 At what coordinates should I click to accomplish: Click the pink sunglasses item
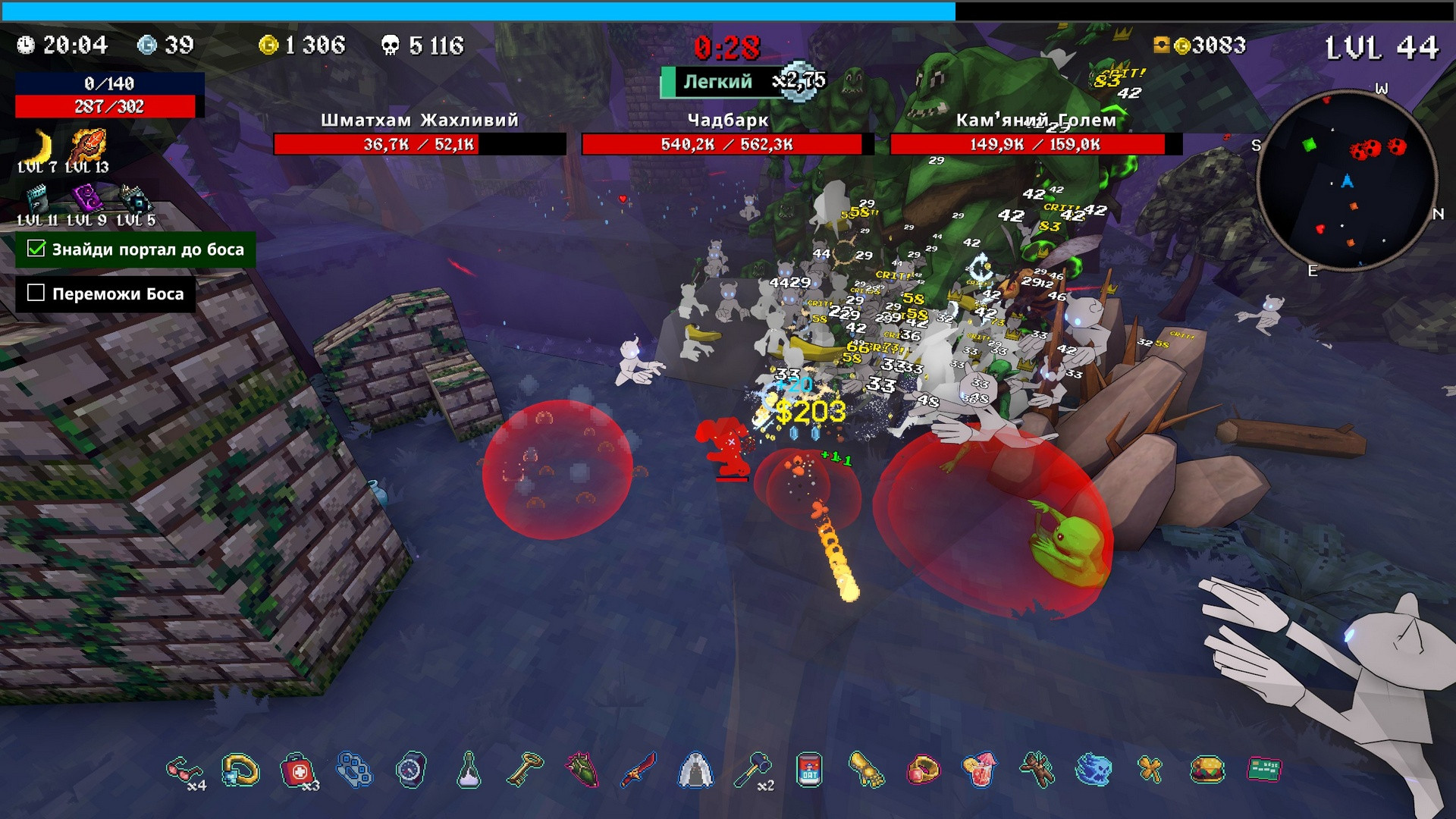(183, 770)
